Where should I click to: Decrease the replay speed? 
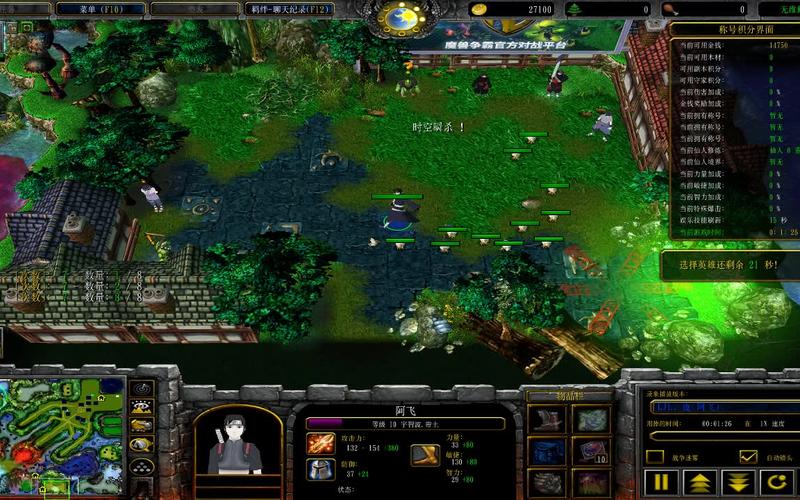[738, 482]
